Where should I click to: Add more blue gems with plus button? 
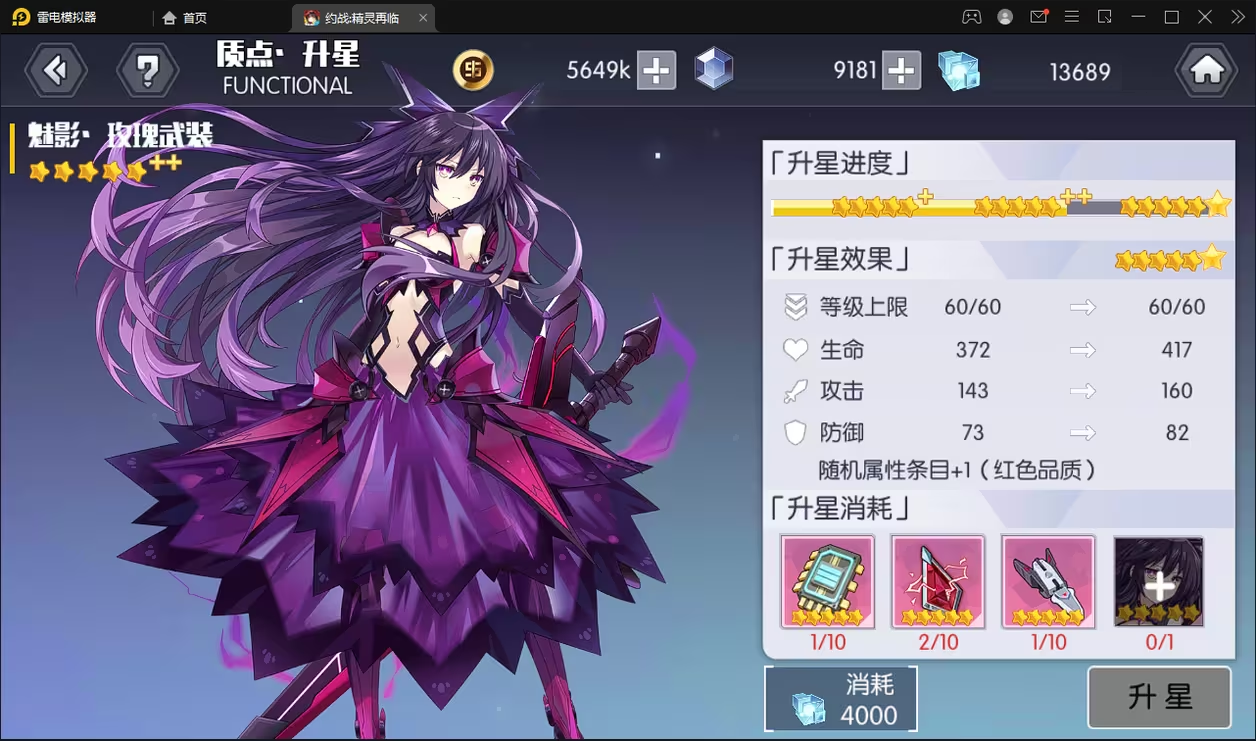point(901,70)
